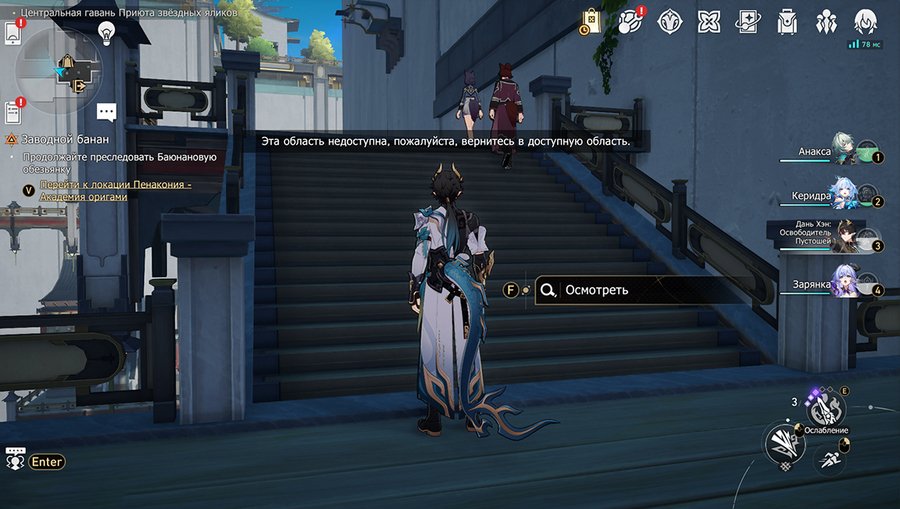The image size is (900, 509).
Task: Open the phone menu icon
Action: pyautogui.click(x=12, y=33)
